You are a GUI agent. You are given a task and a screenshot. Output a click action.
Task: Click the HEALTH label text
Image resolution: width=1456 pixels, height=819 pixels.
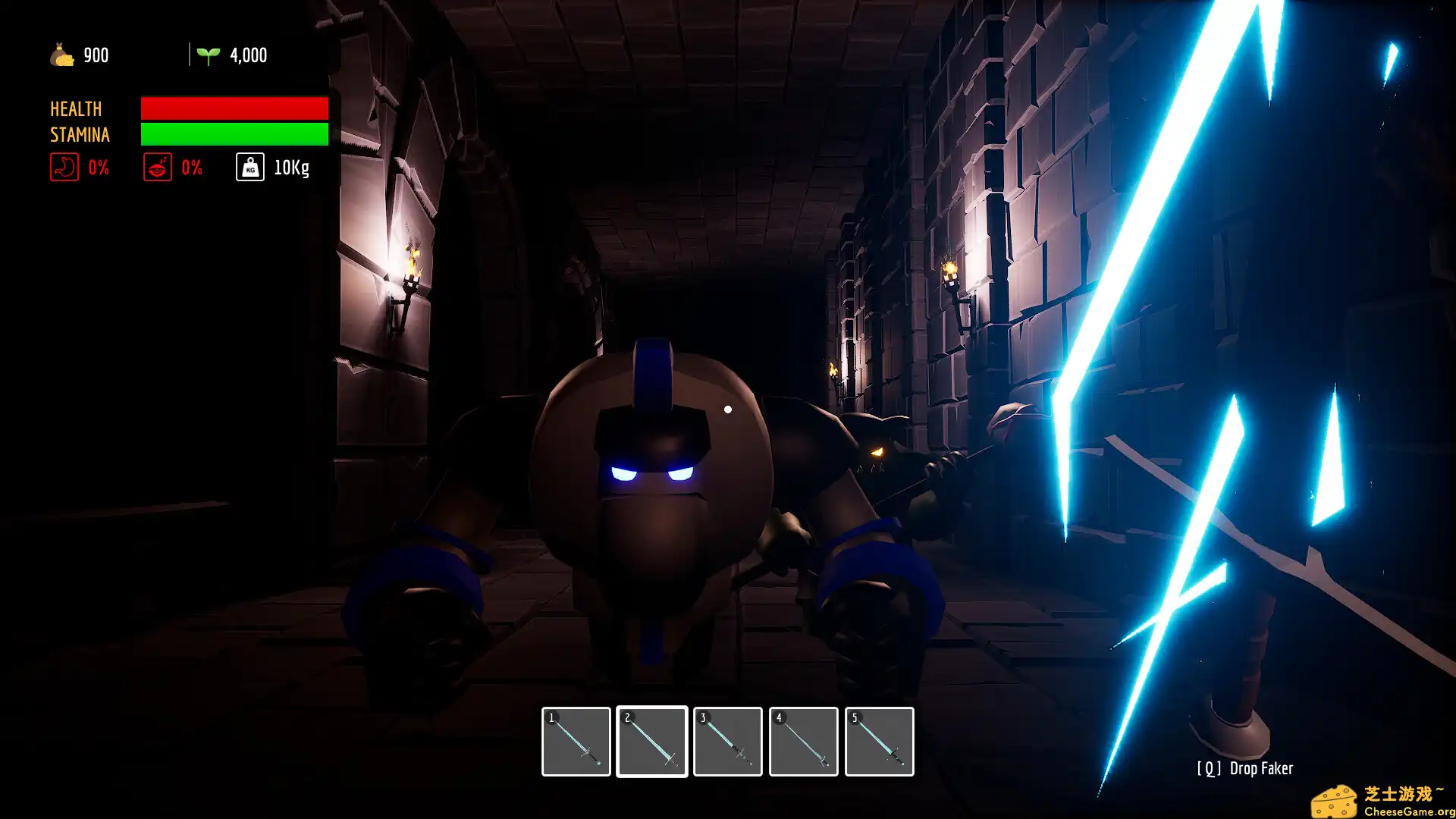pos(75,108)
